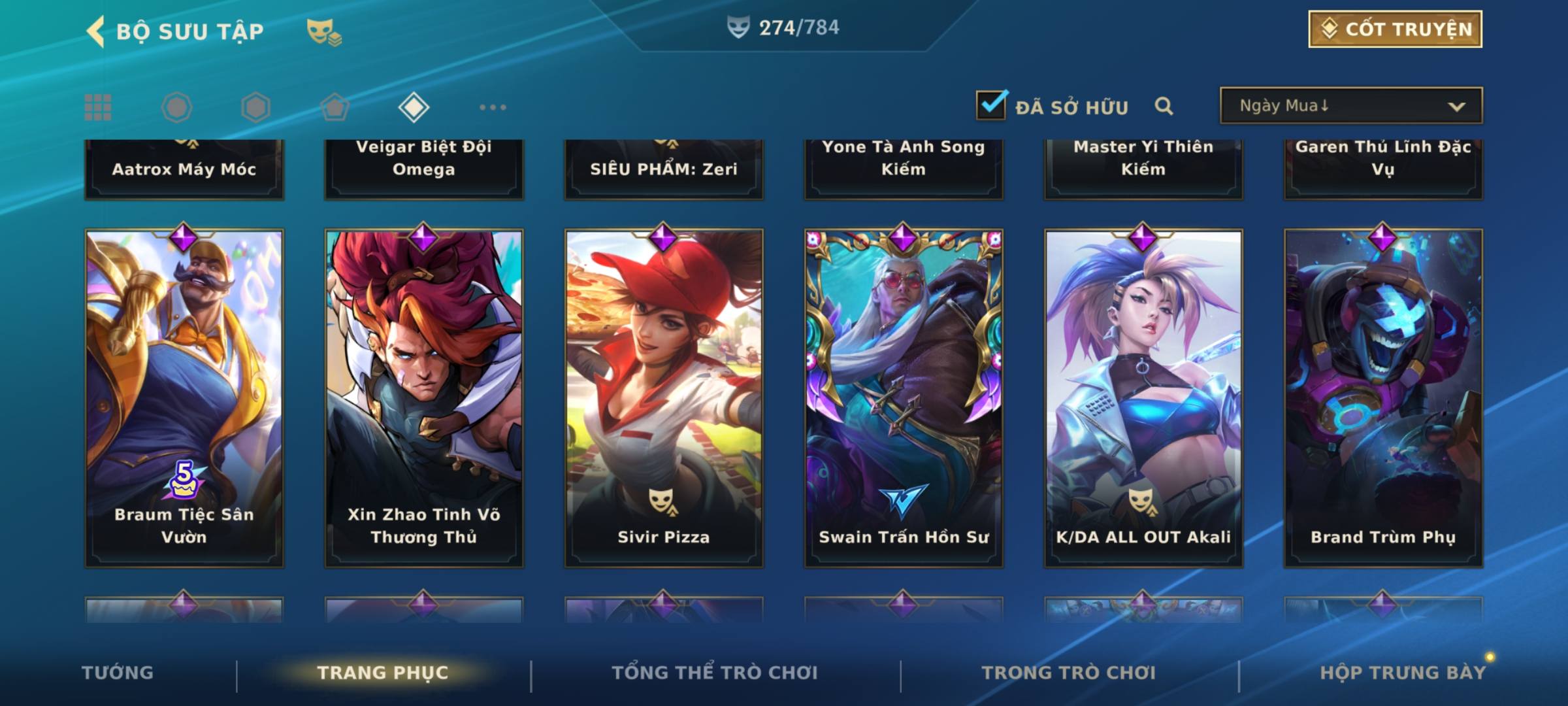Open the skin search magnifier
The image size is (1568, 706).
coord(1164,106)
